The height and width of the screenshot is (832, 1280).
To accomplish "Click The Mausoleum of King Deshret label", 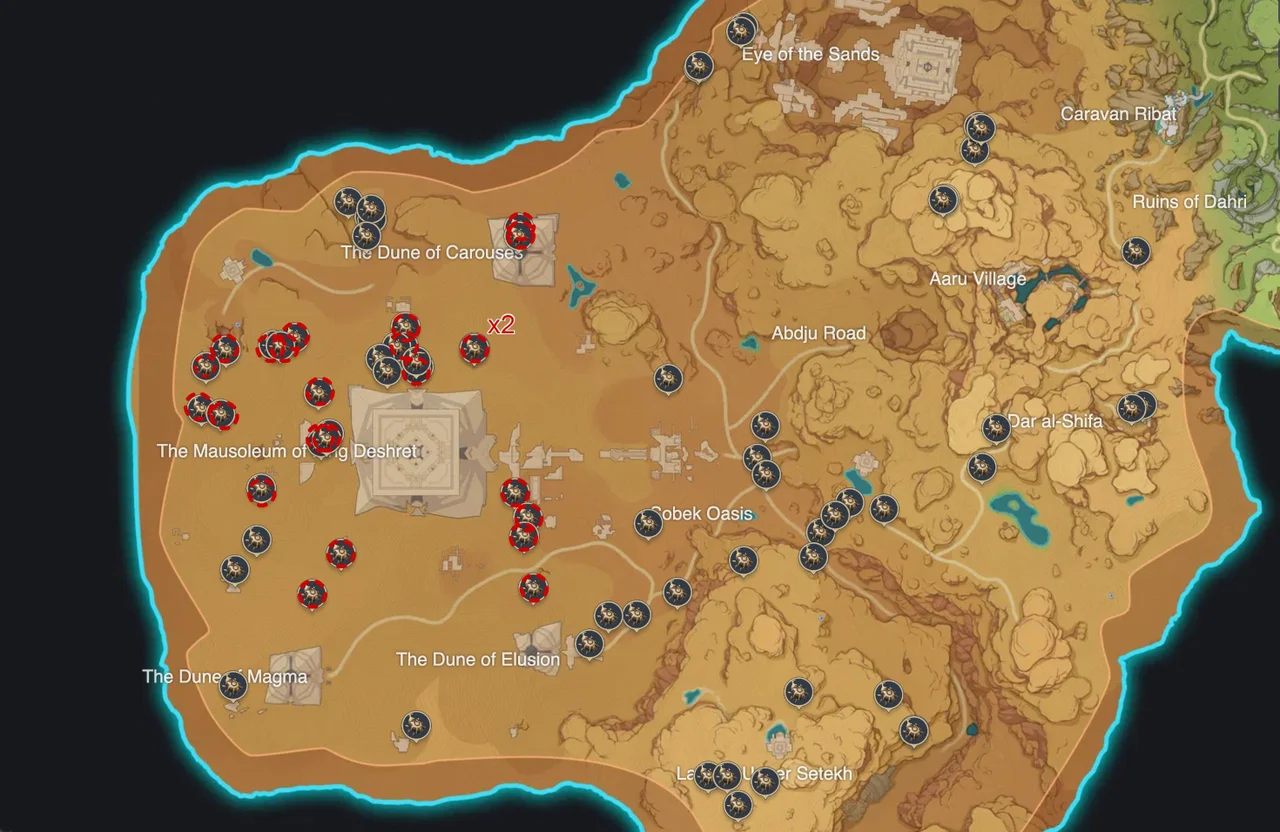I will coord(287,451).
